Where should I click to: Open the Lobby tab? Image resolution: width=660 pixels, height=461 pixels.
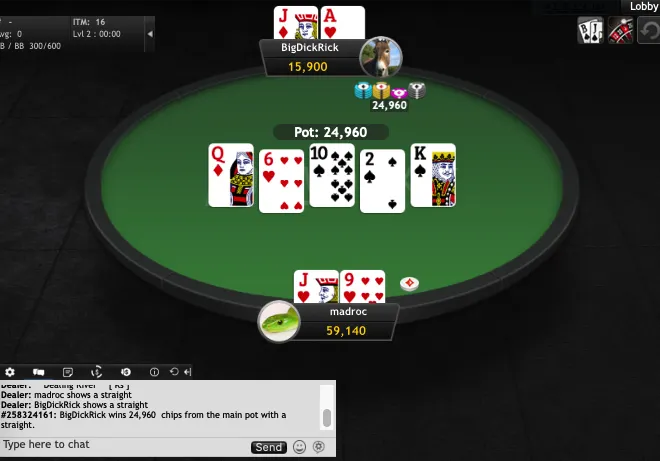(x=643, y=6)
